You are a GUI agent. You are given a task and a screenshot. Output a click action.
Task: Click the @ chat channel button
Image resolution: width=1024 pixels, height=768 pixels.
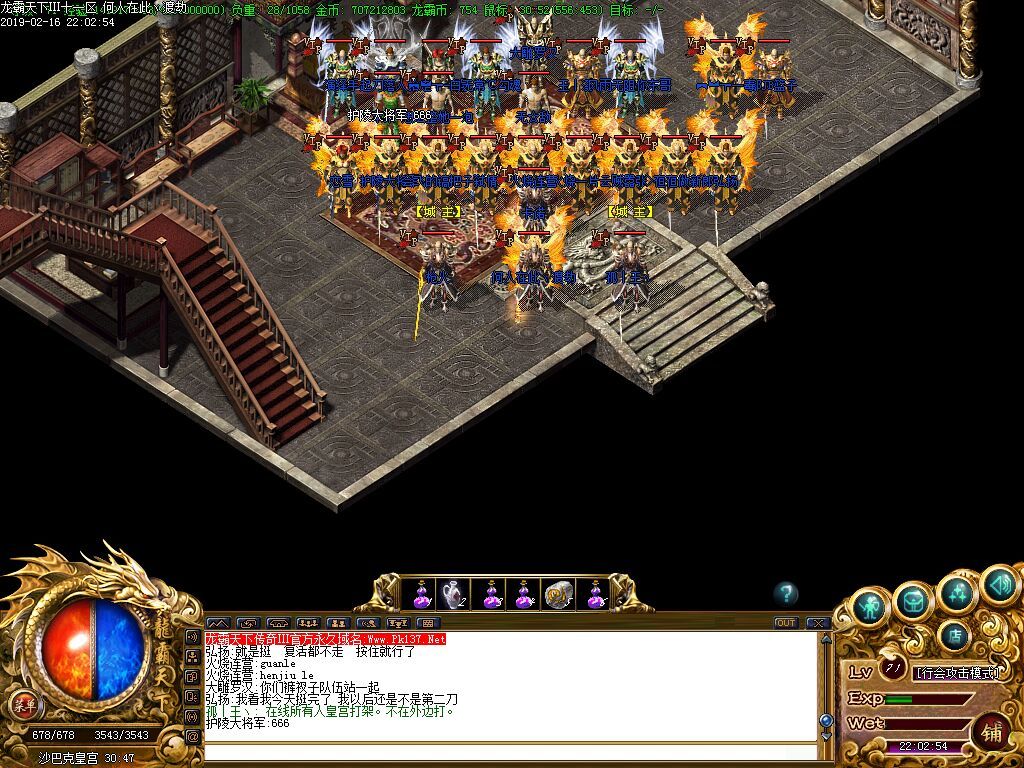coord(193,736)
